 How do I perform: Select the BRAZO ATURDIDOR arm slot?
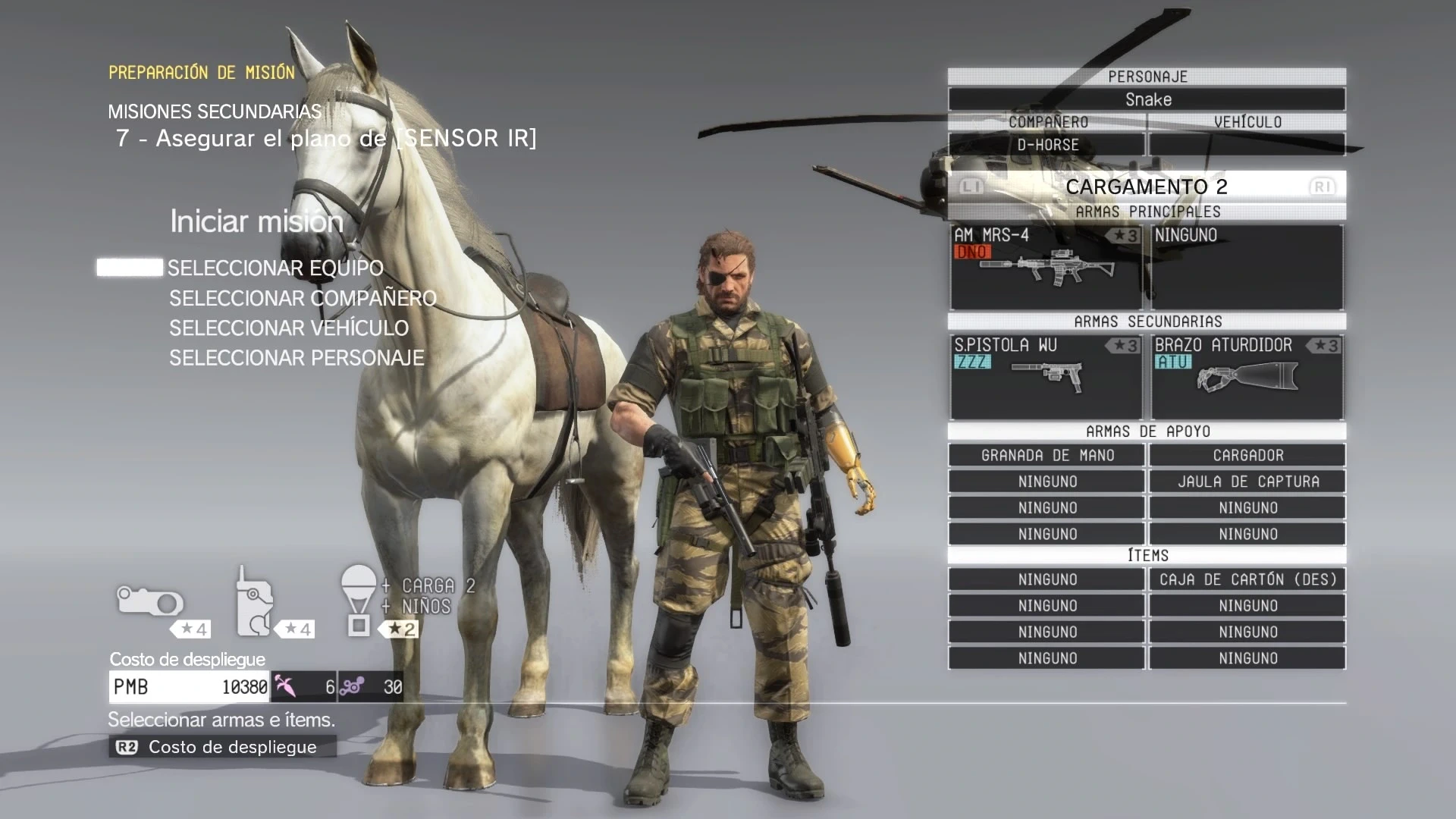pyautogui.click(x=1247, y=377)
